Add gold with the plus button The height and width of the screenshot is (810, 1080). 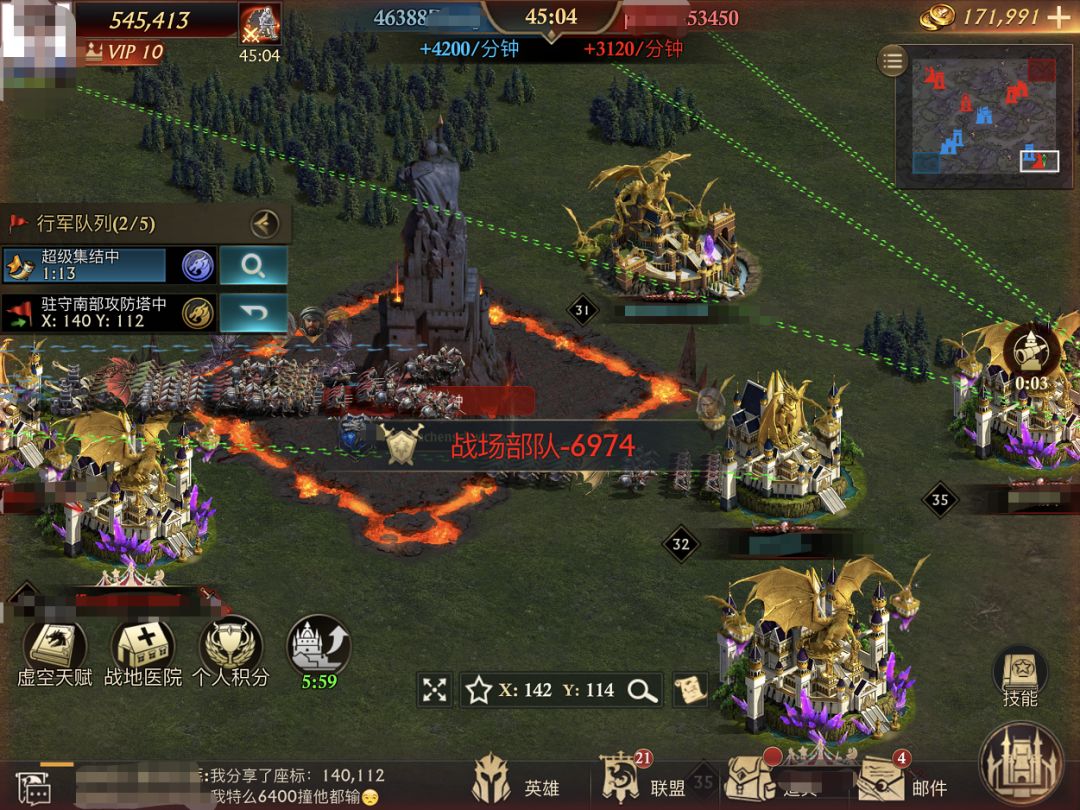click(1057, 17)
